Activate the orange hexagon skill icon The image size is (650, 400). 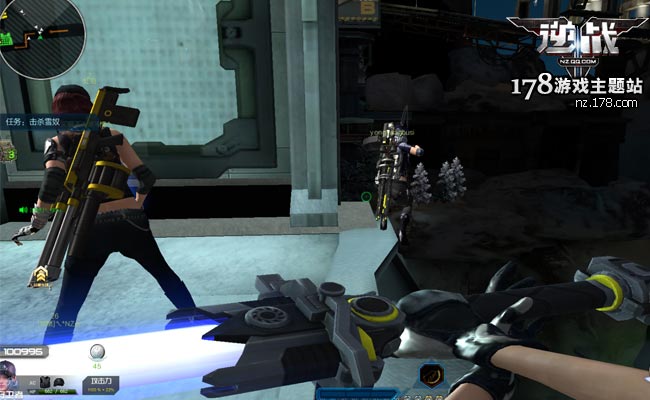click(x=432, y=375)
